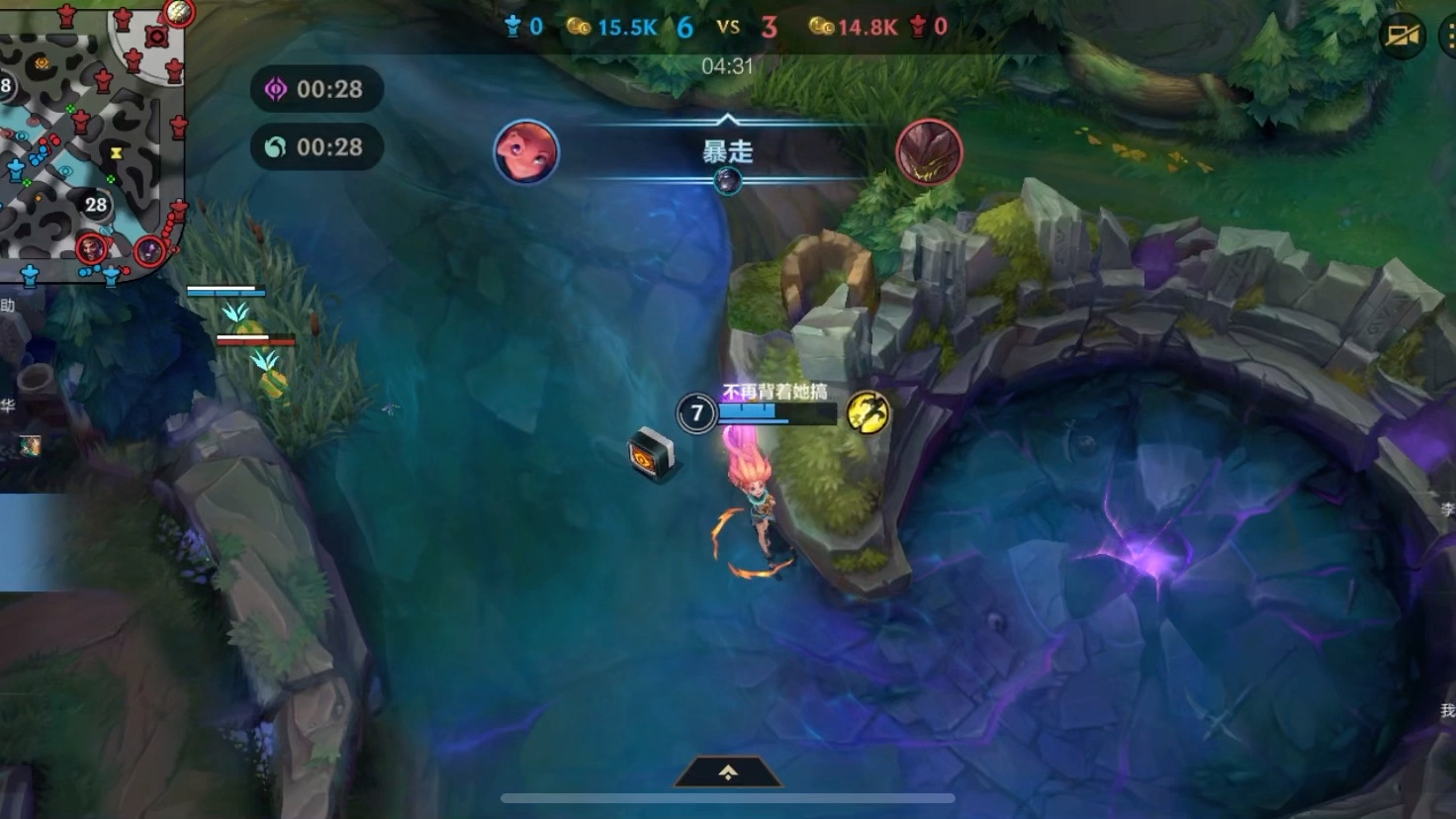Image resolution: width=1456 pixels, height=819 pixels.
Task: Tap the purple objective respawn timer
Action: [x=316, y=89]
